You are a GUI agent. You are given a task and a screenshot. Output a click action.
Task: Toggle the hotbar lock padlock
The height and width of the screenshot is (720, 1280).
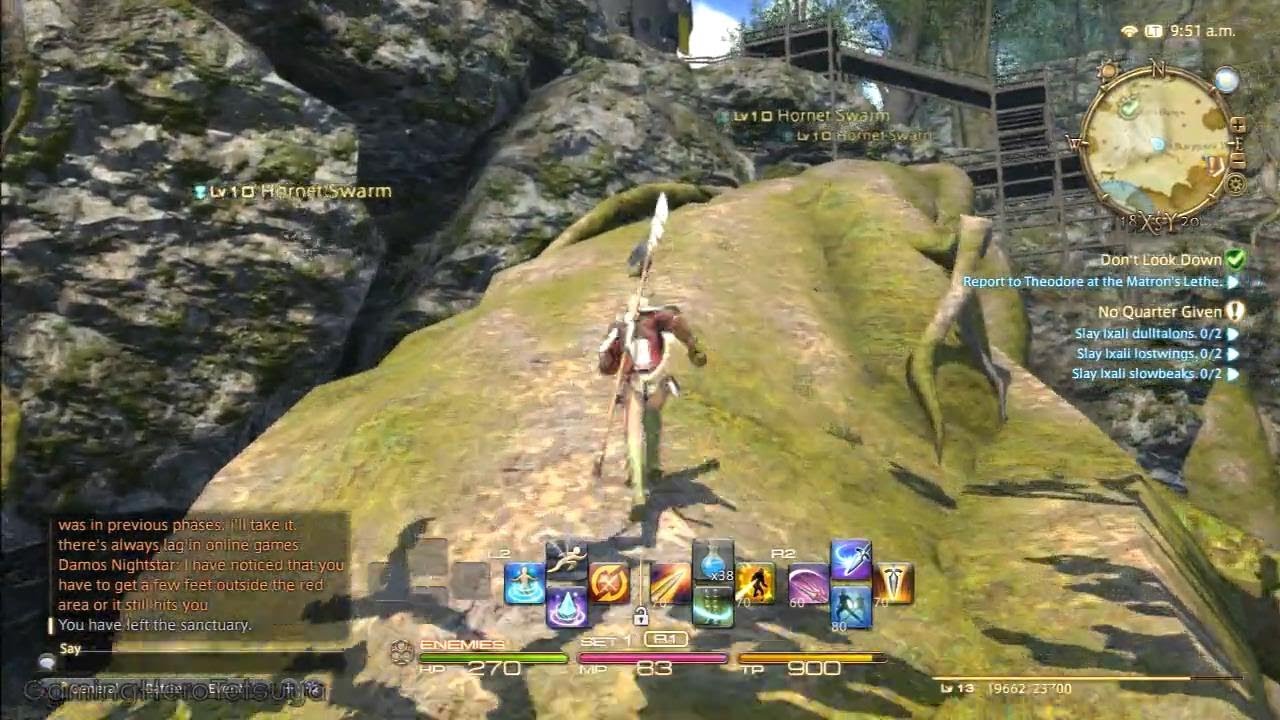(x=641, y=616)
